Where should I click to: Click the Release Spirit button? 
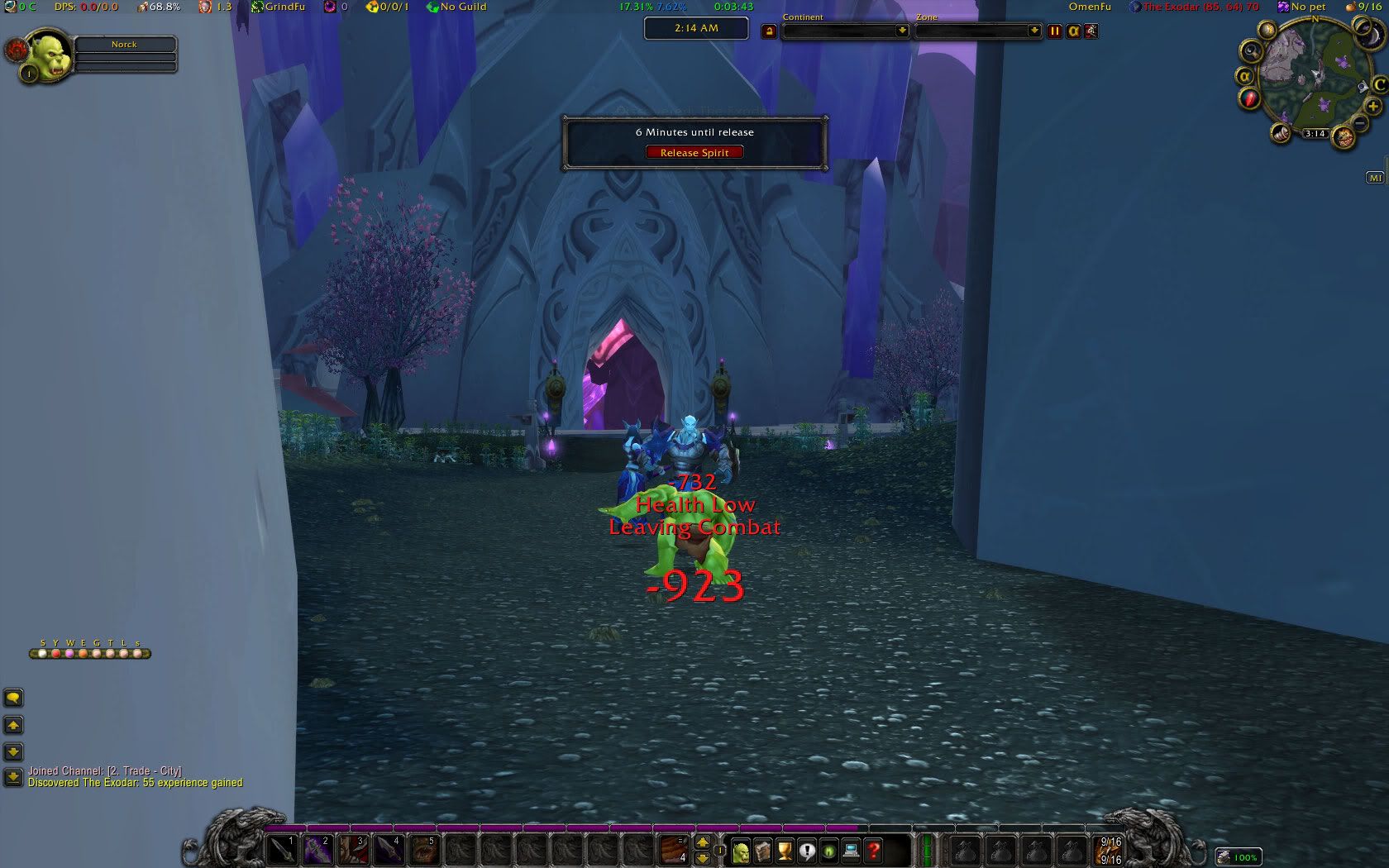pyautogui.click(x=694, y=152)
